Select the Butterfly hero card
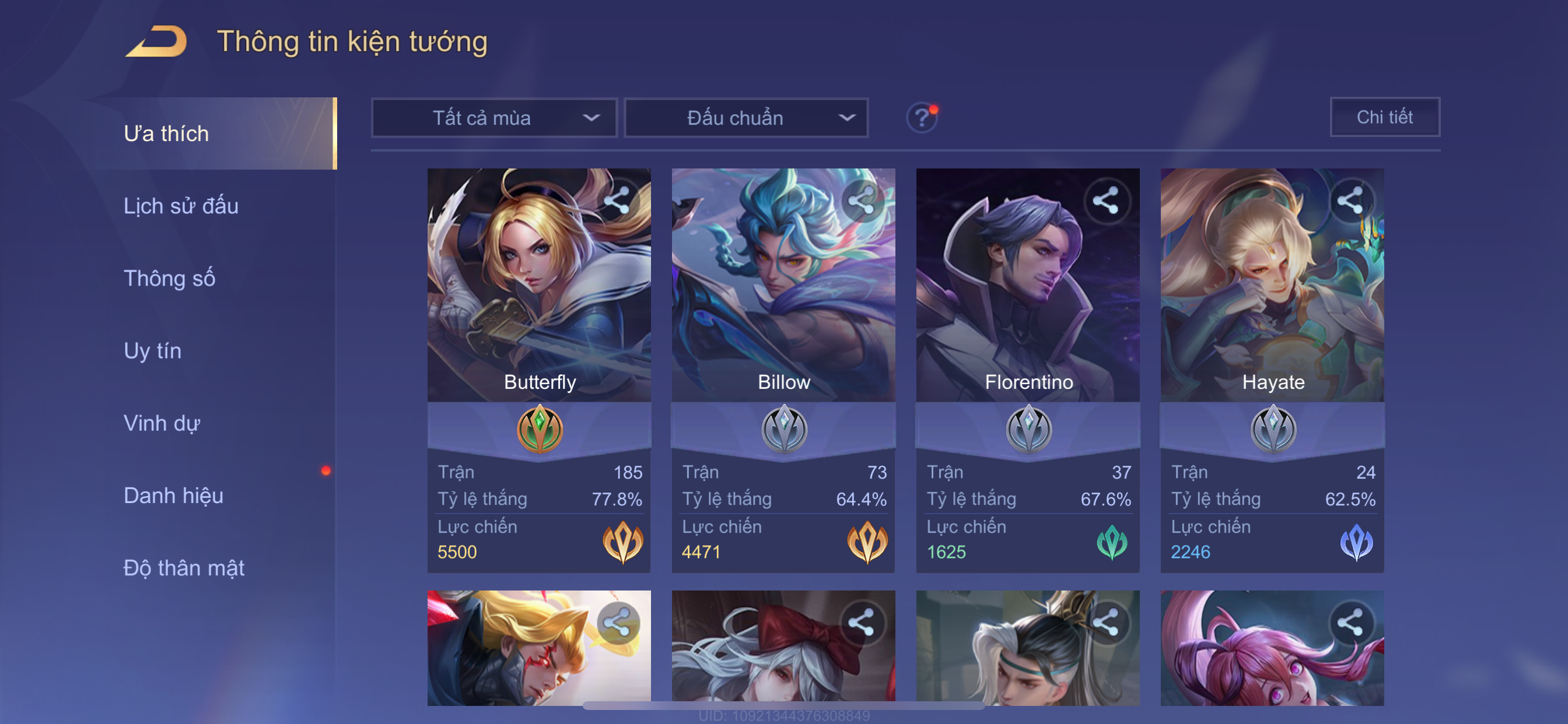 538,286
